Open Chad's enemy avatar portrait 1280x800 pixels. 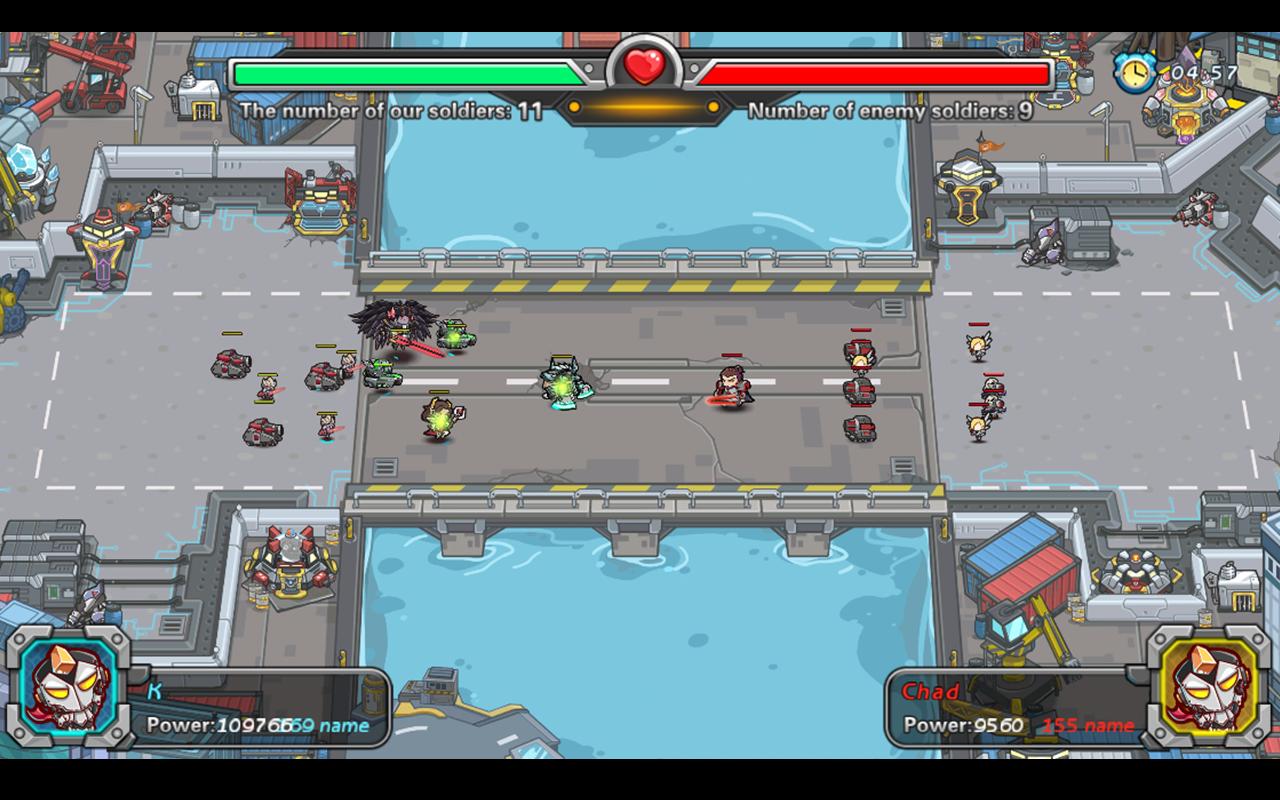point(1212,688)
